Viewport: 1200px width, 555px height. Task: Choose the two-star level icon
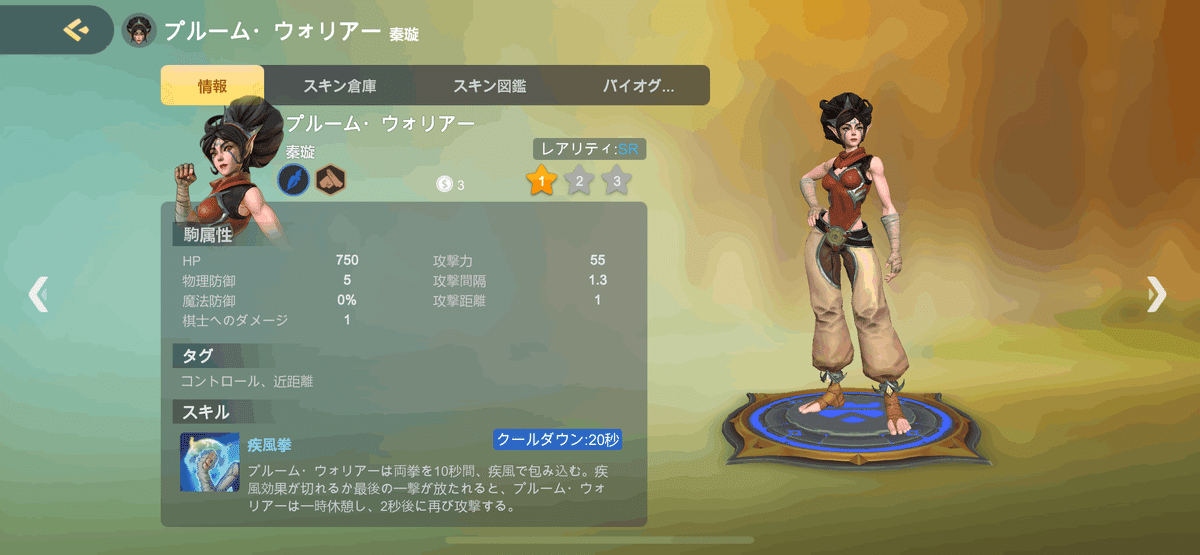[x=579, y=181]
